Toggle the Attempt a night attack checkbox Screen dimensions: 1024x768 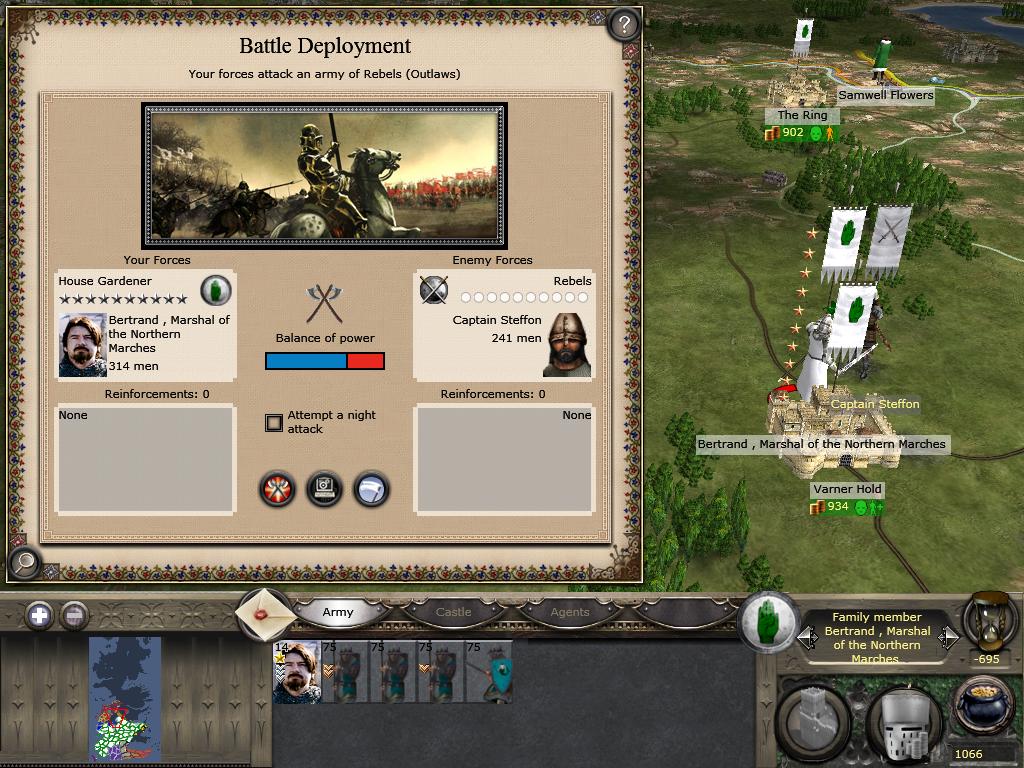tap(274, 422)
